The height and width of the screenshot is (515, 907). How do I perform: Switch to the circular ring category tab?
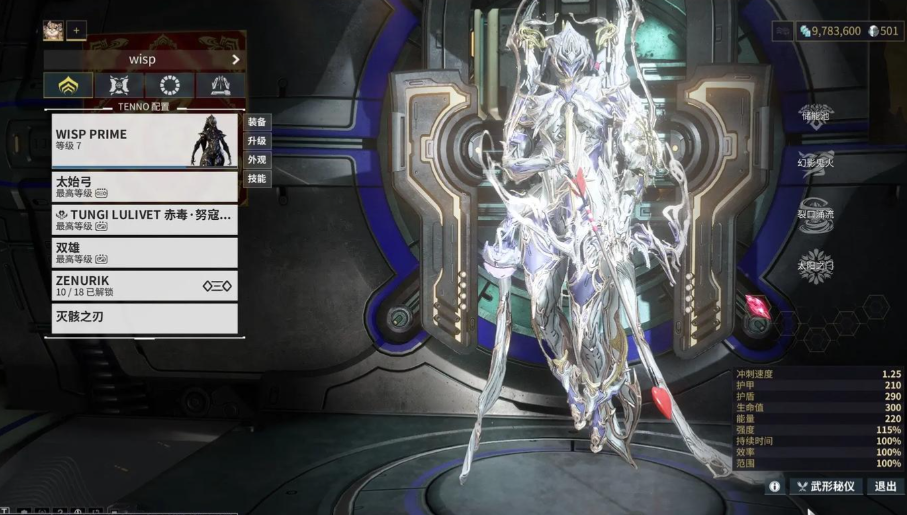[x=170, y=86]
